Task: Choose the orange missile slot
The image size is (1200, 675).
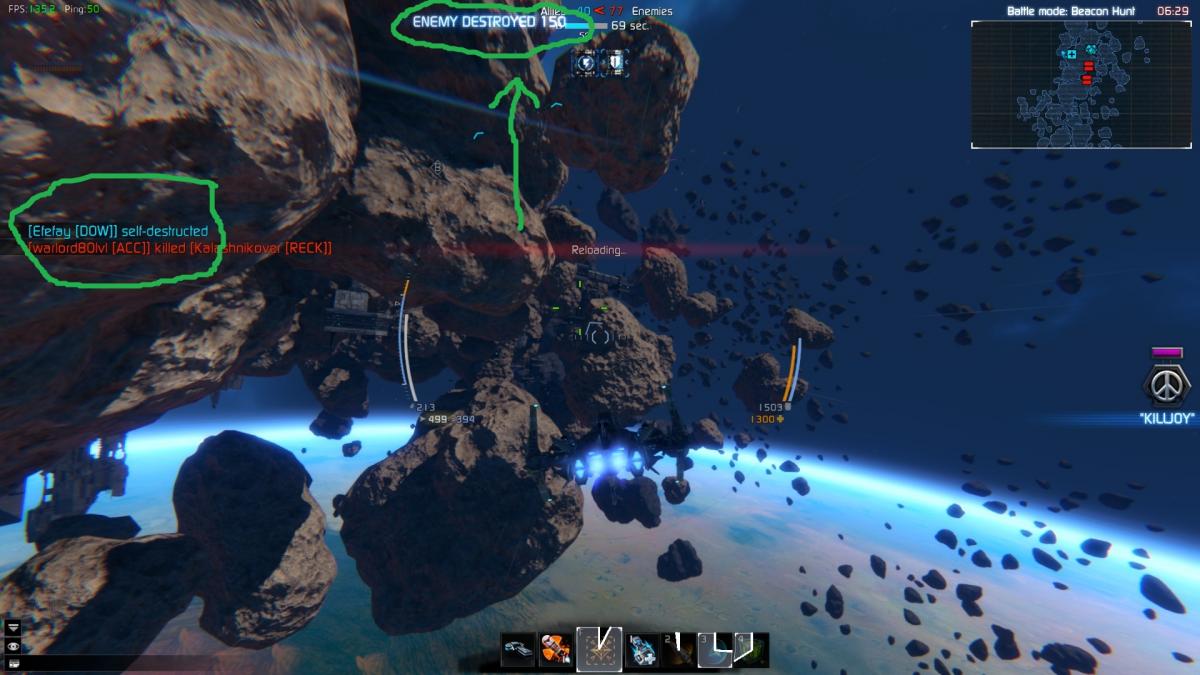Action: [556, 650]
